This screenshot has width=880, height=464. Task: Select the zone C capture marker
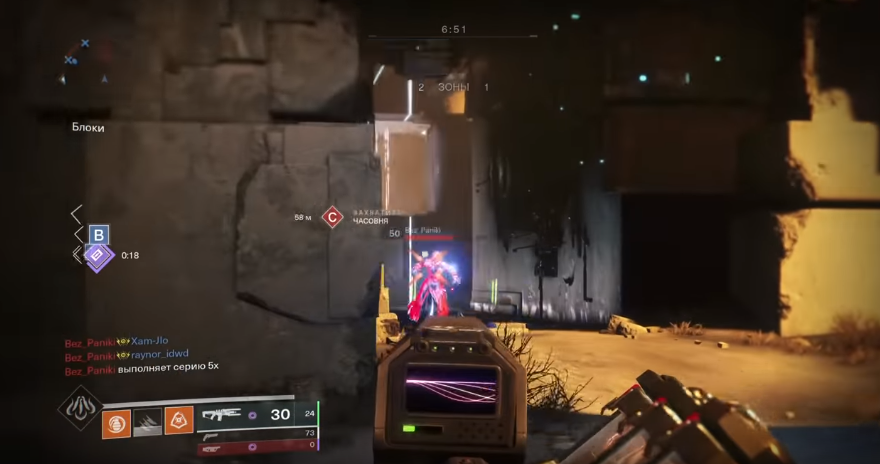pos(332,217)
